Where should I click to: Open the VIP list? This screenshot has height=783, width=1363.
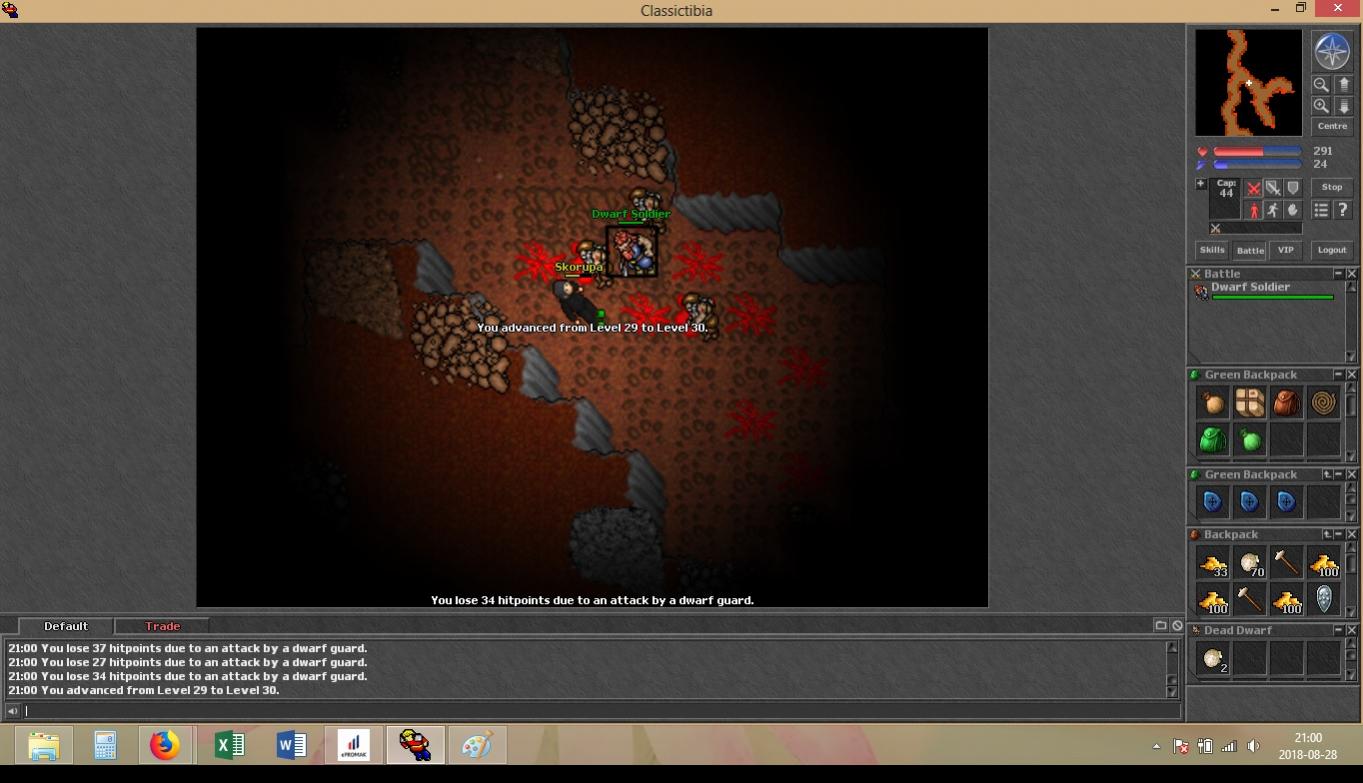tap(1285, 250)
